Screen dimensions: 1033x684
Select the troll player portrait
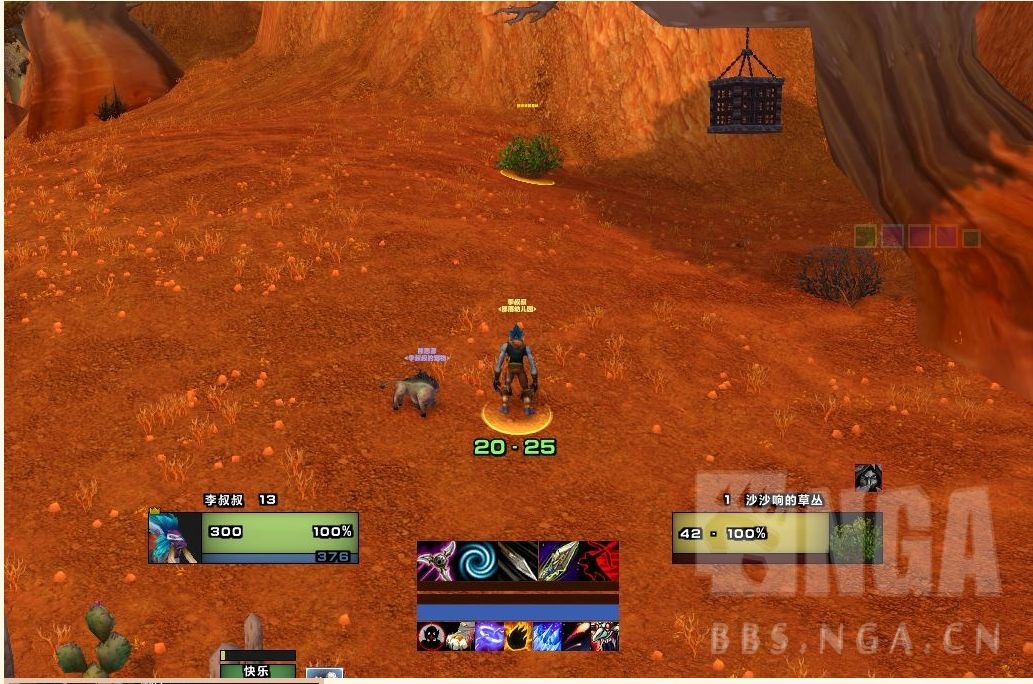tap(174, 538)
